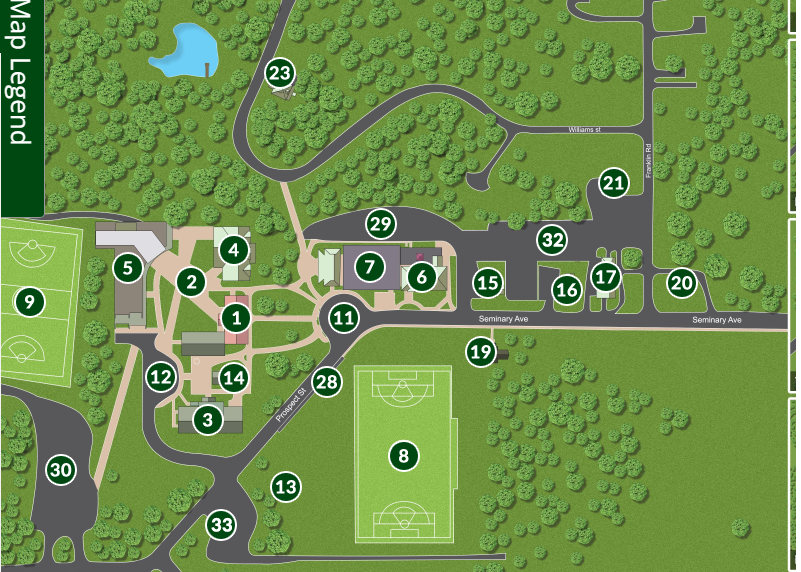Select map marker number 20
The height and width of the screenshot is (572, 801).
tap(681, 283)
